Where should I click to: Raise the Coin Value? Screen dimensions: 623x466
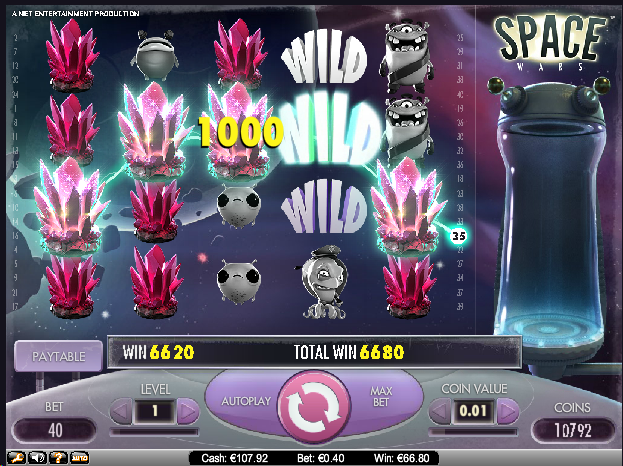tap(506, 411)
